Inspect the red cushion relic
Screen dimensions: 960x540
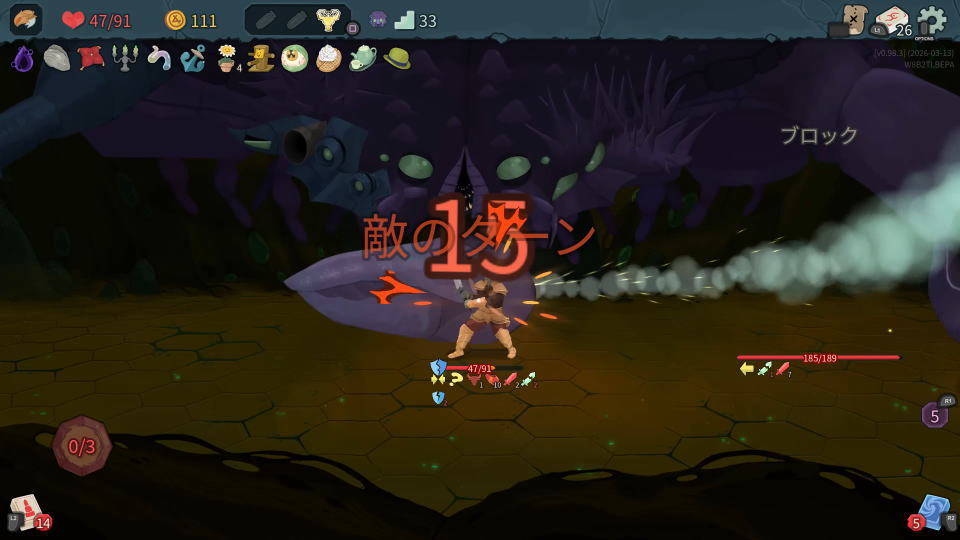91,58
